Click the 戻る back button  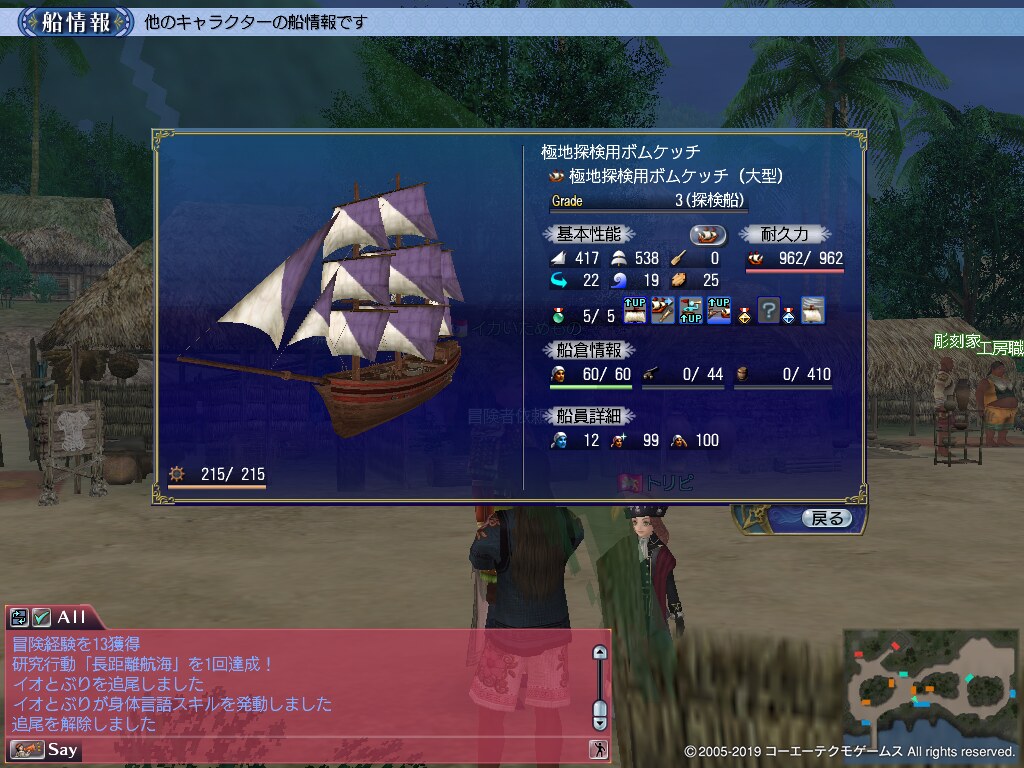826,518
